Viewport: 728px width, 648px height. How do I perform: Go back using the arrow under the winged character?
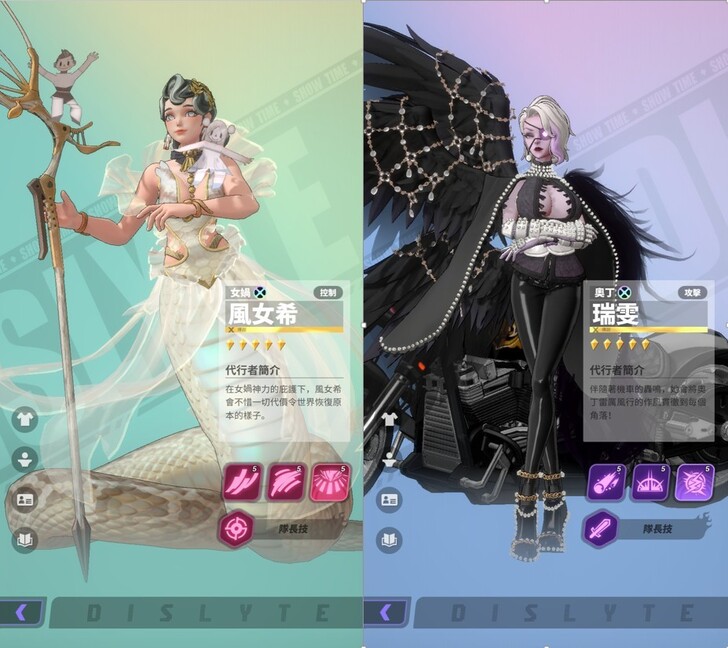386,612
